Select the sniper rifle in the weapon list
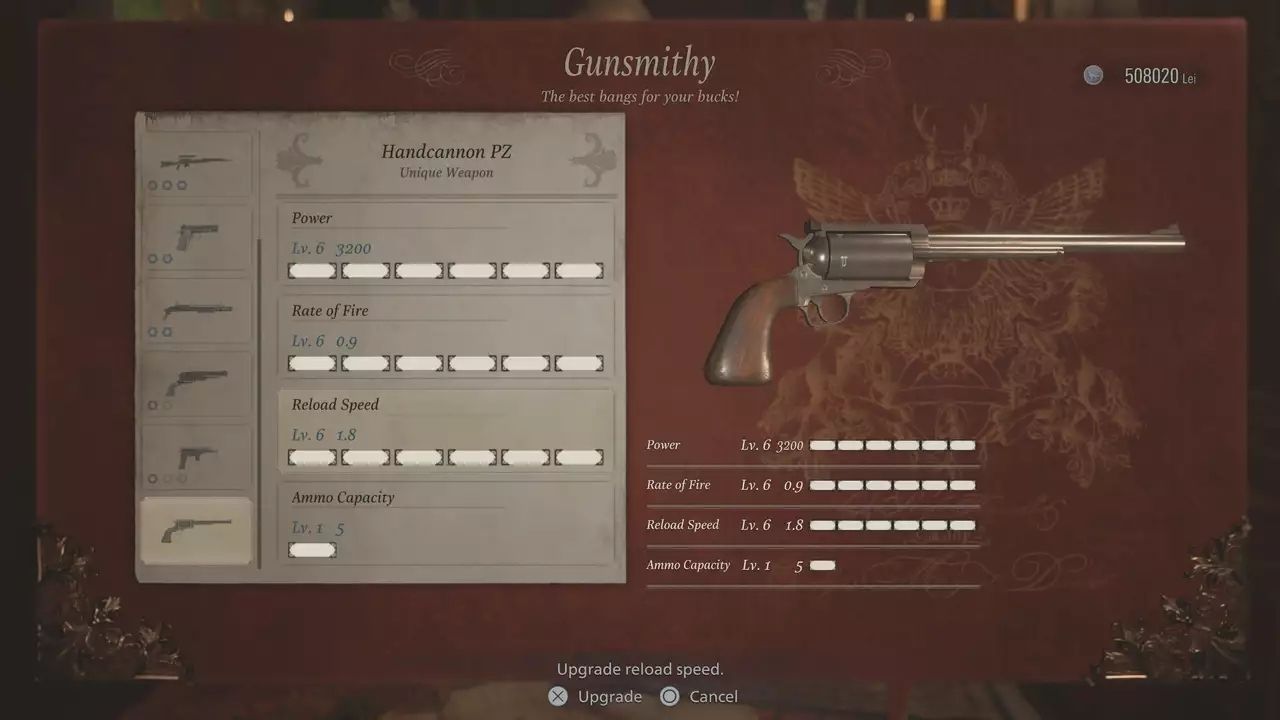The width and height of the screenshot is (1280, 720). coord(195,164)
